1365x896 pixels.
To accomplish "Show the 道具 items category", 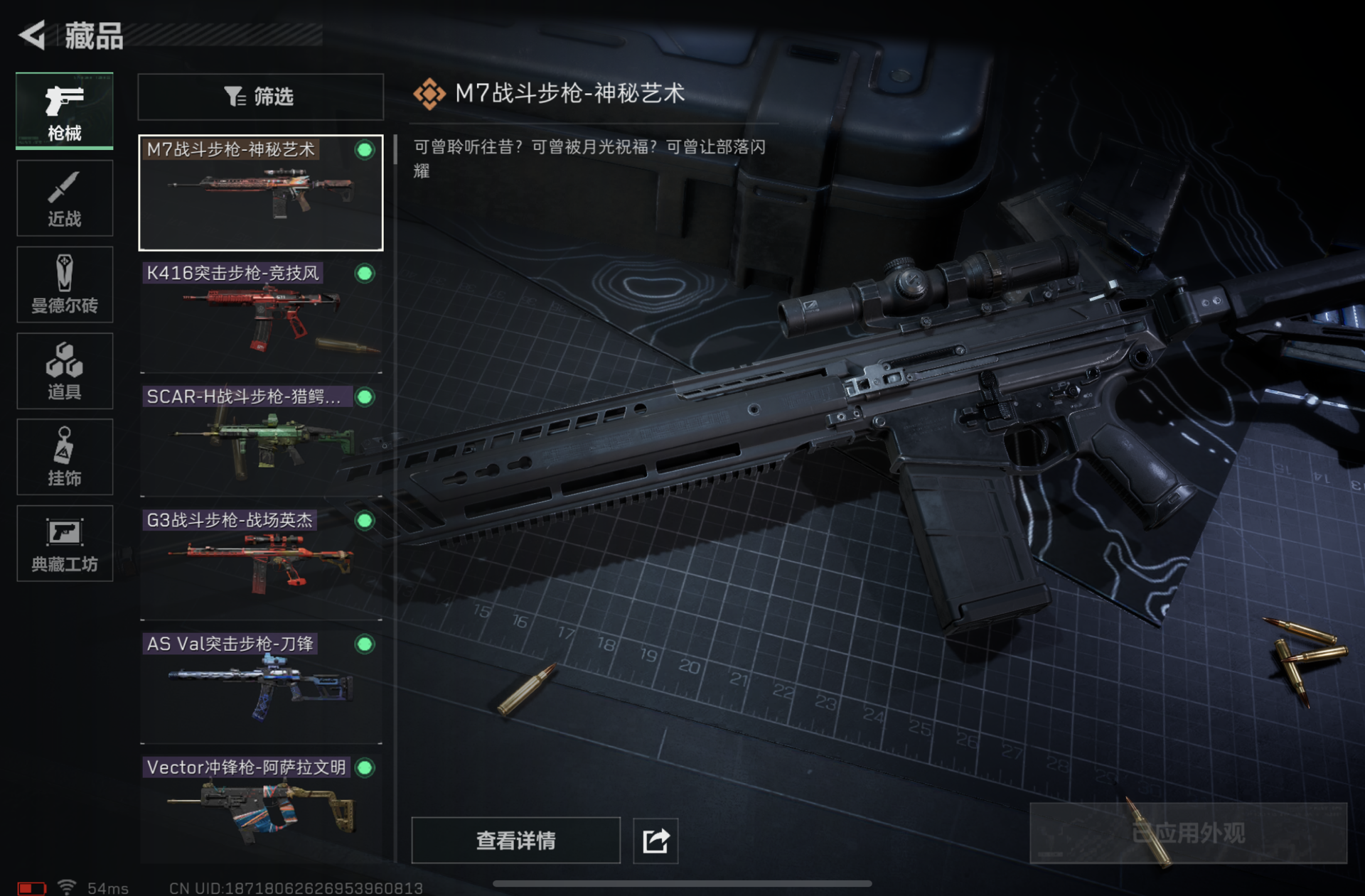I will tap(65, 371).
